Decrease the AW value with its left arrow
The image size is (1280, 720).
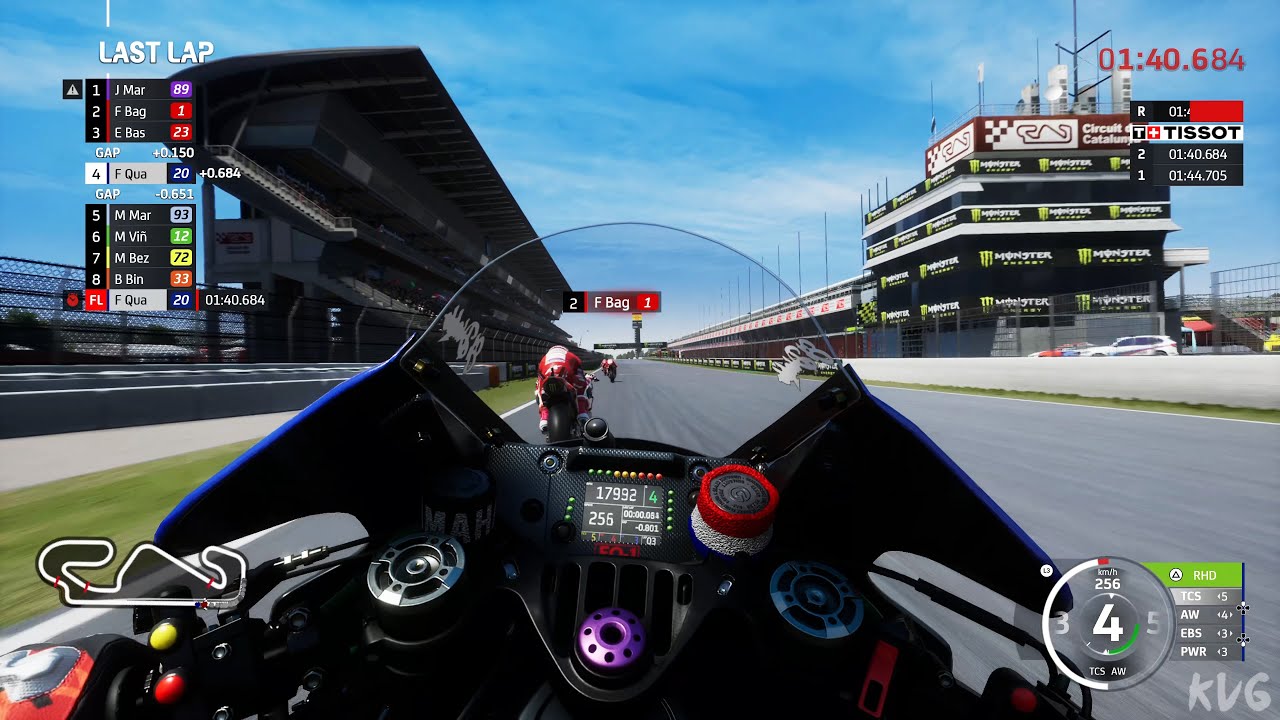click(x=1218, y=614)
